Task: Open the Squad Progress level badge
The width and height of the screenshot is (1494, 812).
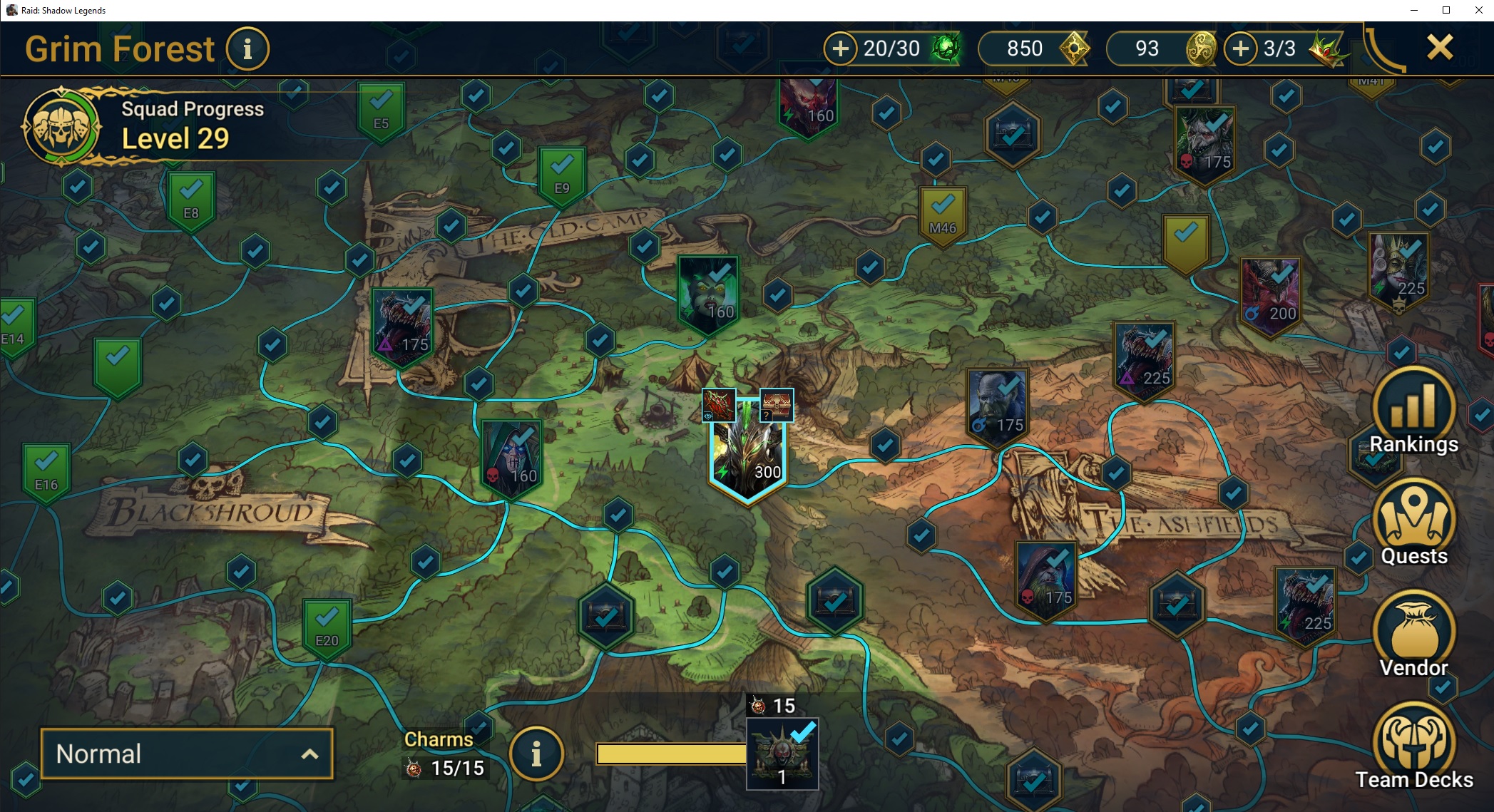Action: (x=61, y=127)
